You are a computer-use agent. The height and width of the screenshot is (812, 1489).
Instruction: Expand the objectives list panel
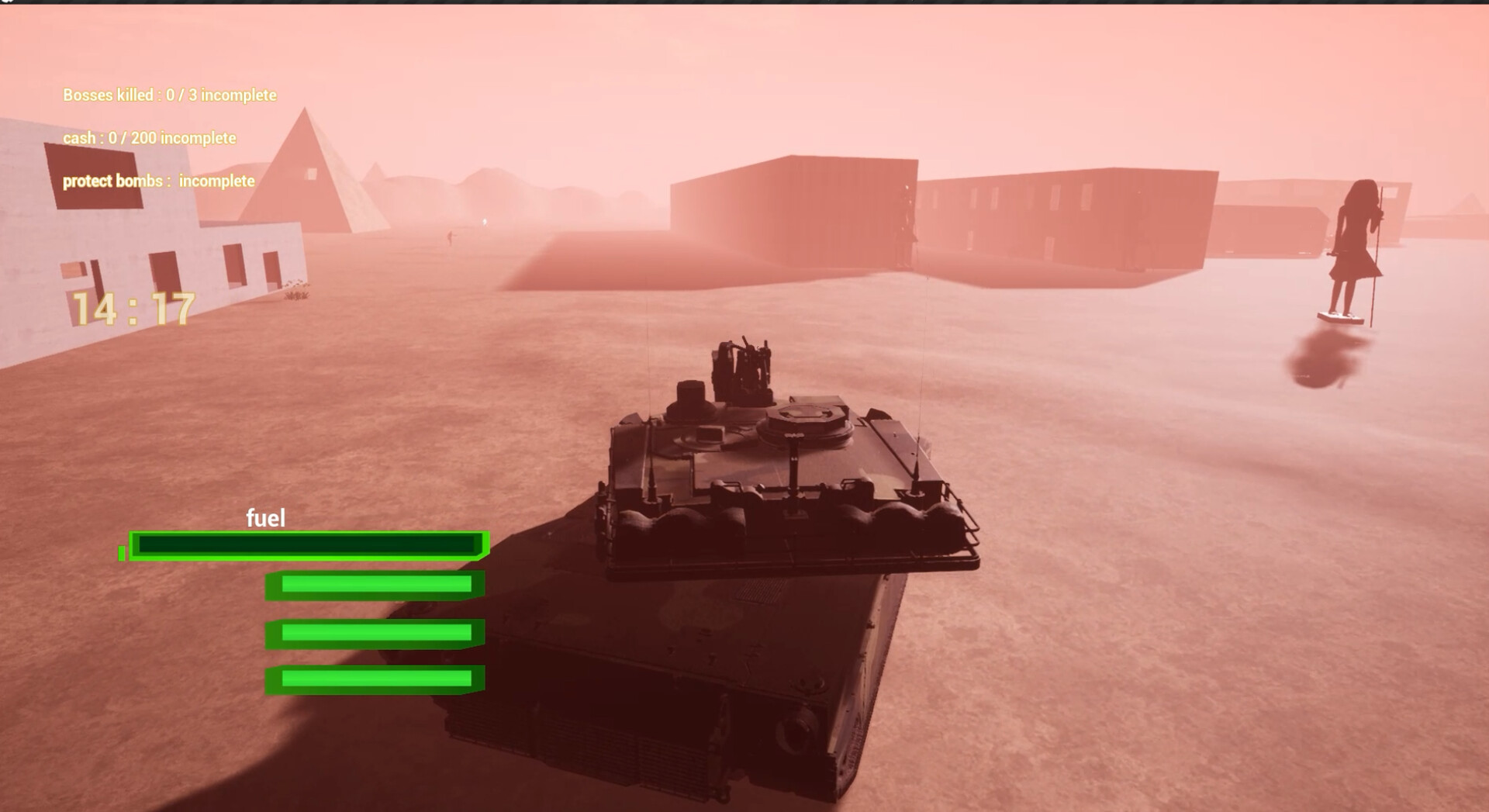tap(169, 138)
